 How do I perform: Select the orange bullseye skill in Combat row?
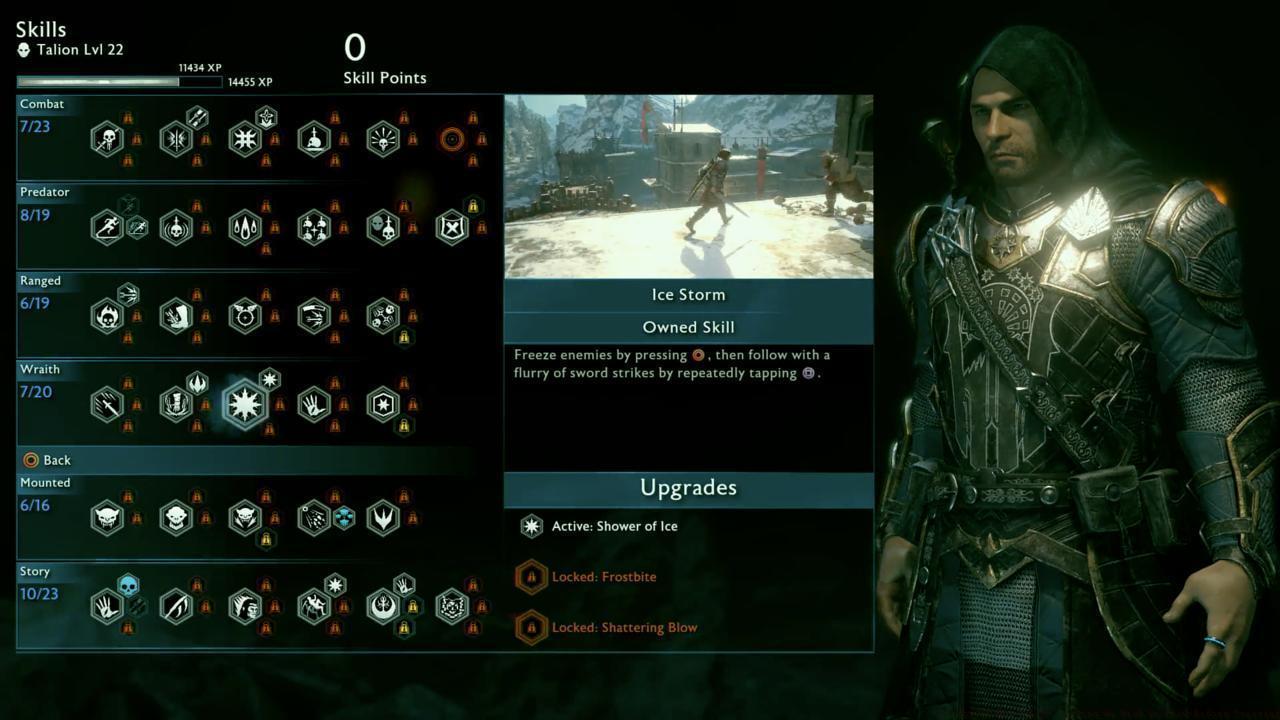452,138
